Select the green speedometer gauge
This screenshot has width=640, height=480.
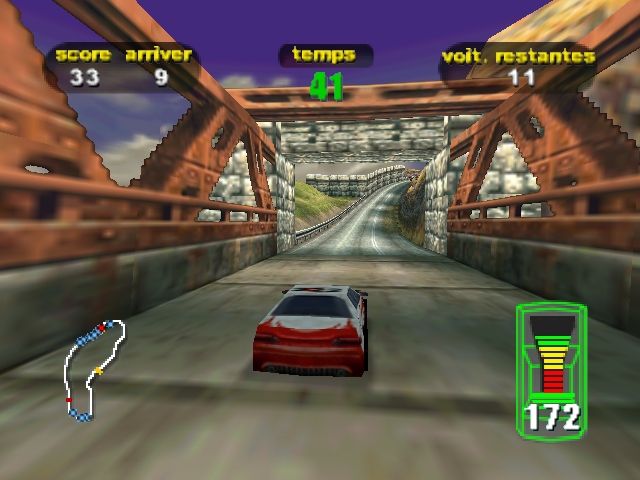[x=552, y=368]
